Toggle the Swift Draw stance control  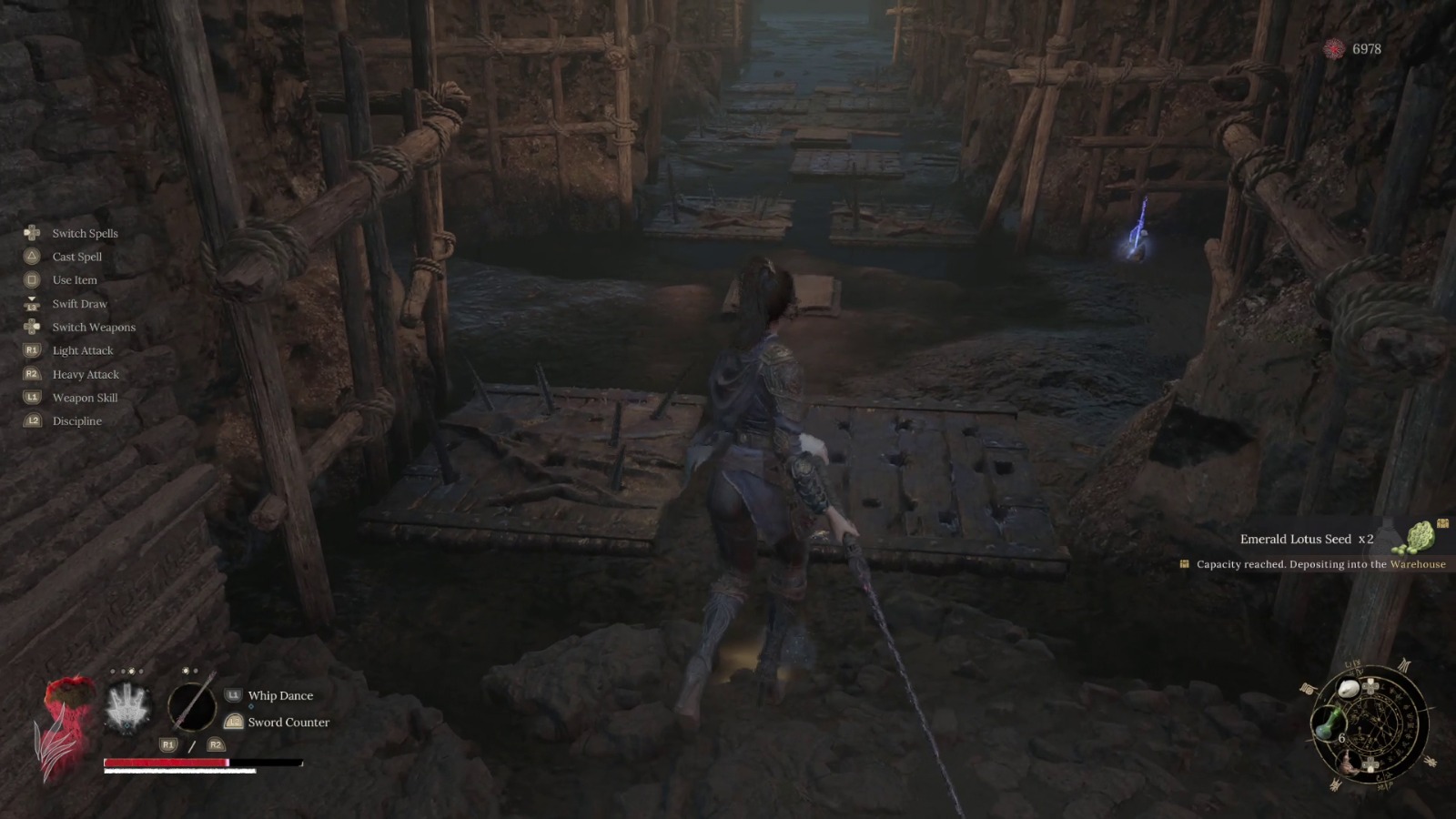click(33, 303)
